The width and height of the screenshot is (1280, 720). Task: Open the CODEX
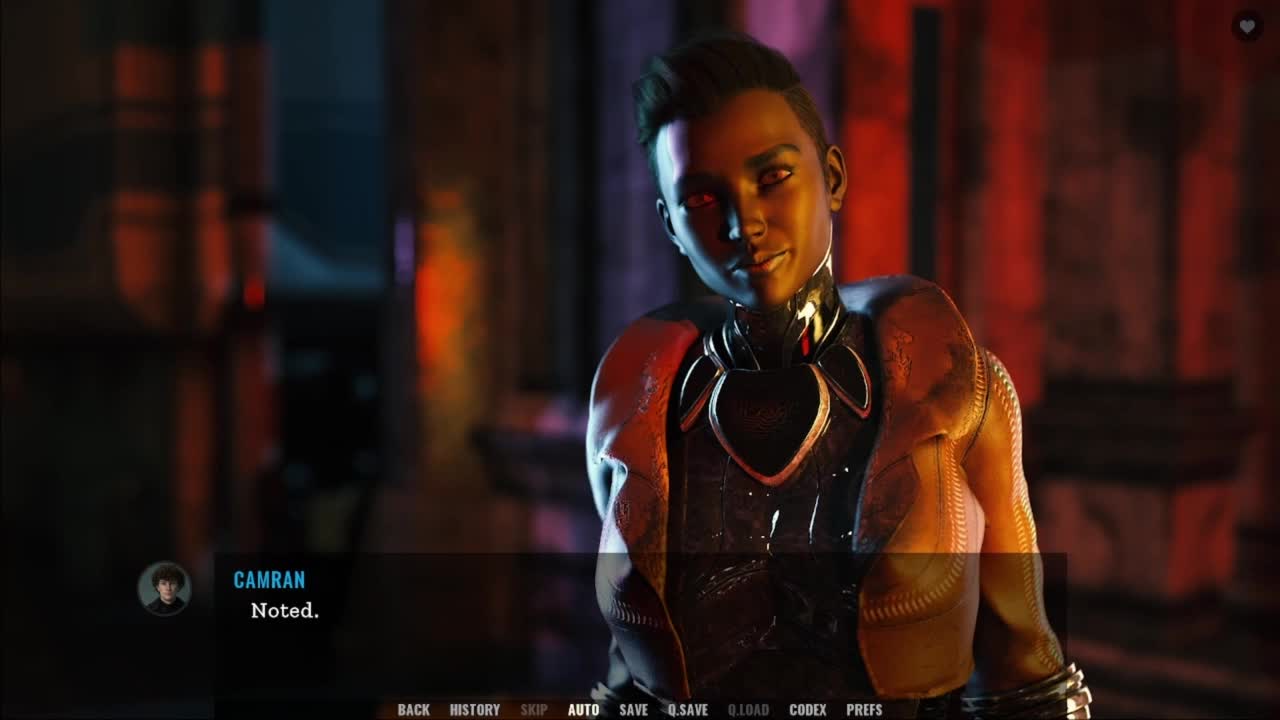pos(807,710)
